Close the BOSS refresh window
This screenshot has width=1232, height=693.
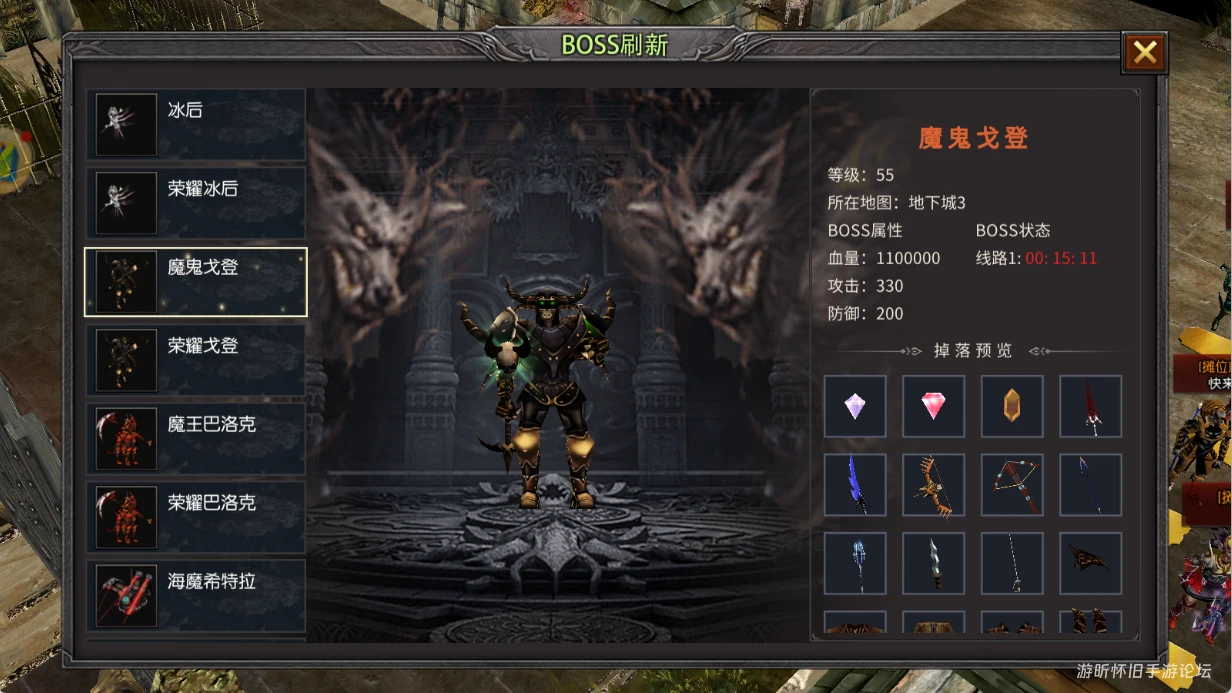pos(1145,53)
